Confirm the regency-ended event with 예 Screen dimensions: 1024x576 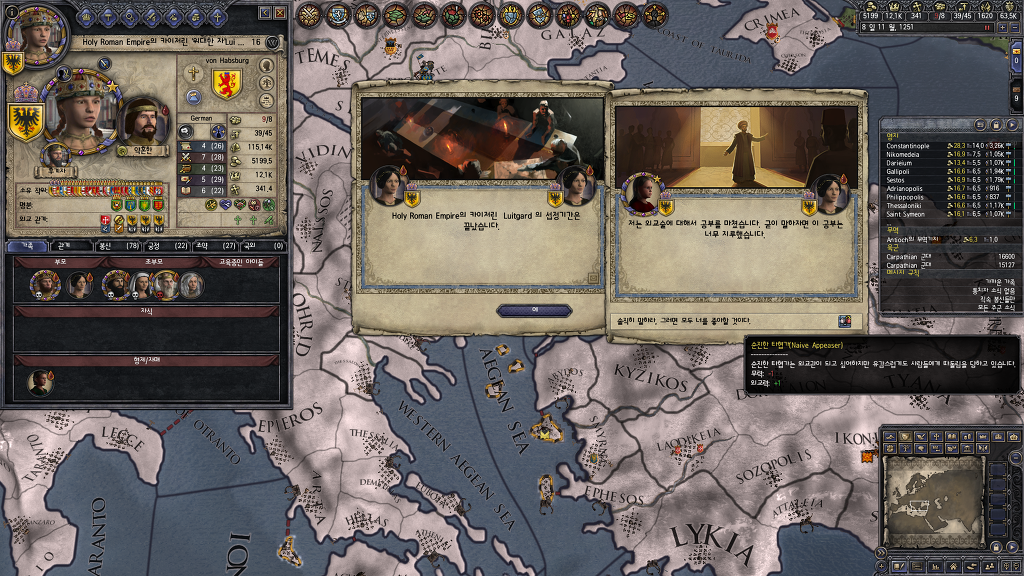(x=534, y=310)
